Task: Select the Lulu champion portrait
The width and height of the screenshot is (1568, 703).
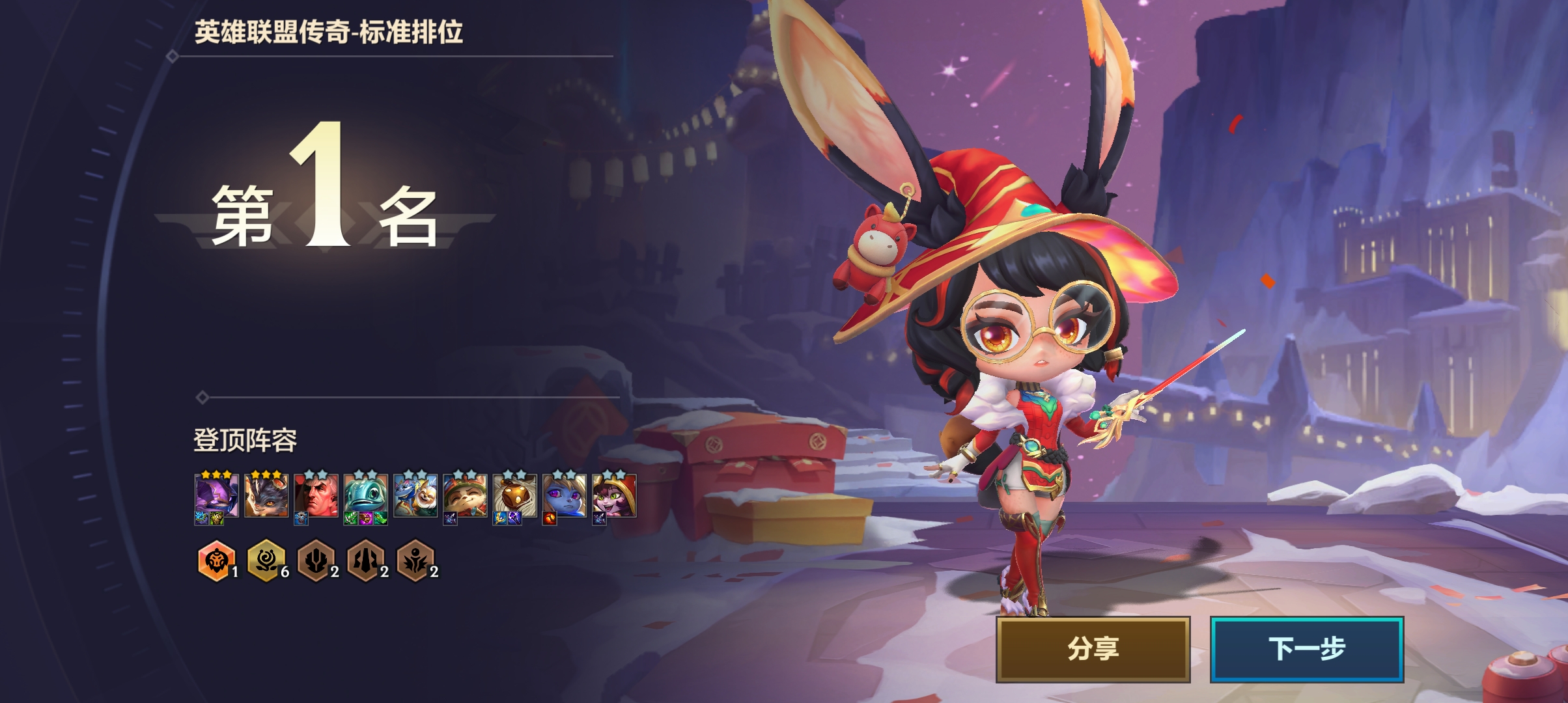Action: click(614, 495)
